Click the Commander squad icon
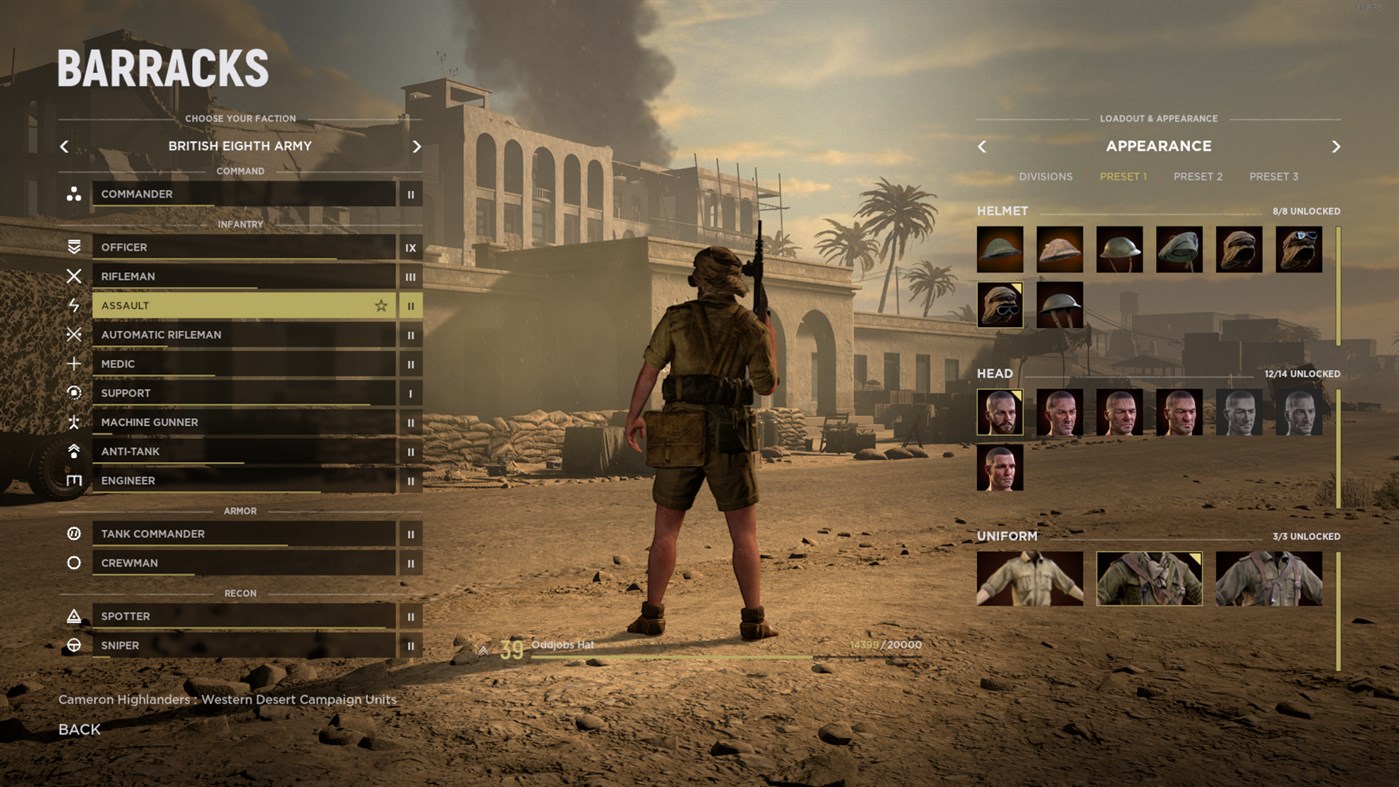The height and width of the screenshot is (787, 1399). coord(72,193)
